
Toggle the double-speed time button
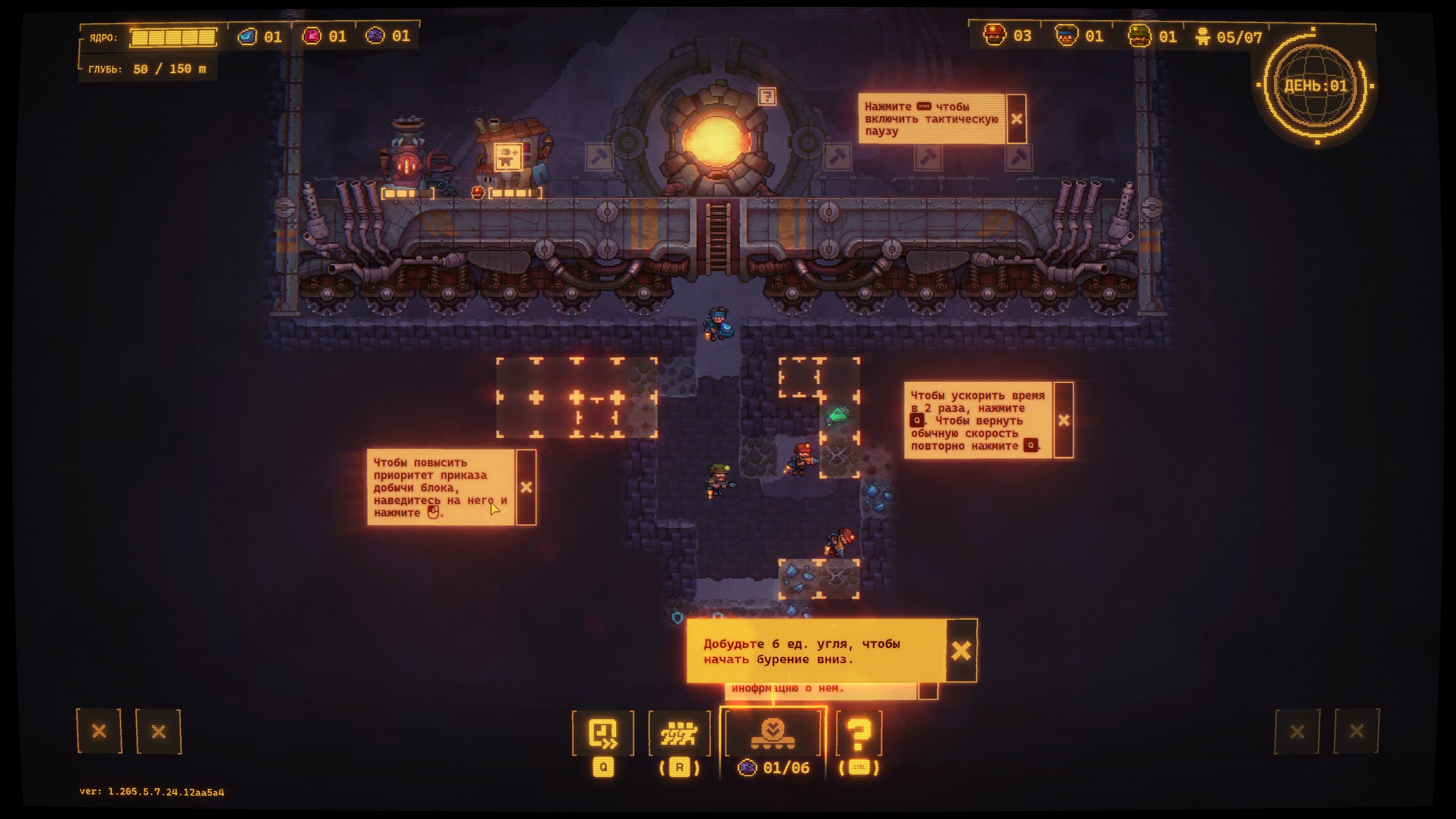602,733
